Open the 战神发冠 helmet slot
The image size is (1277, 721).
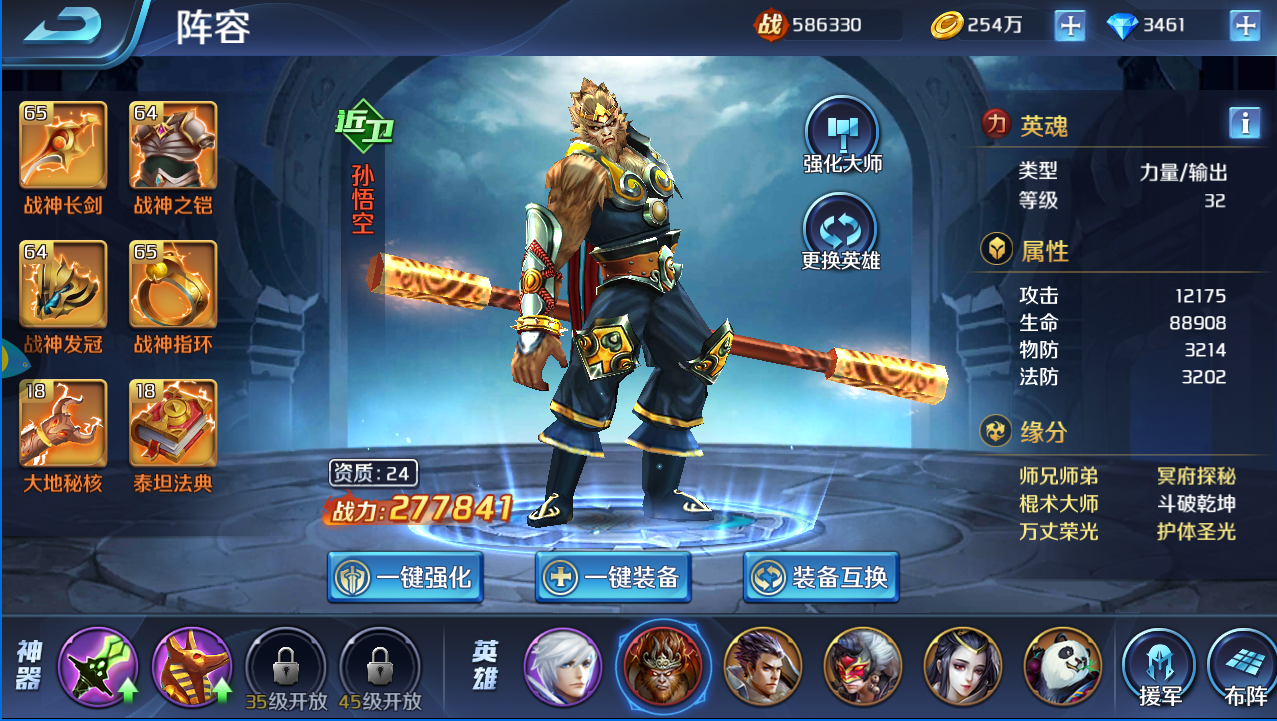click(x=63, y=285)
